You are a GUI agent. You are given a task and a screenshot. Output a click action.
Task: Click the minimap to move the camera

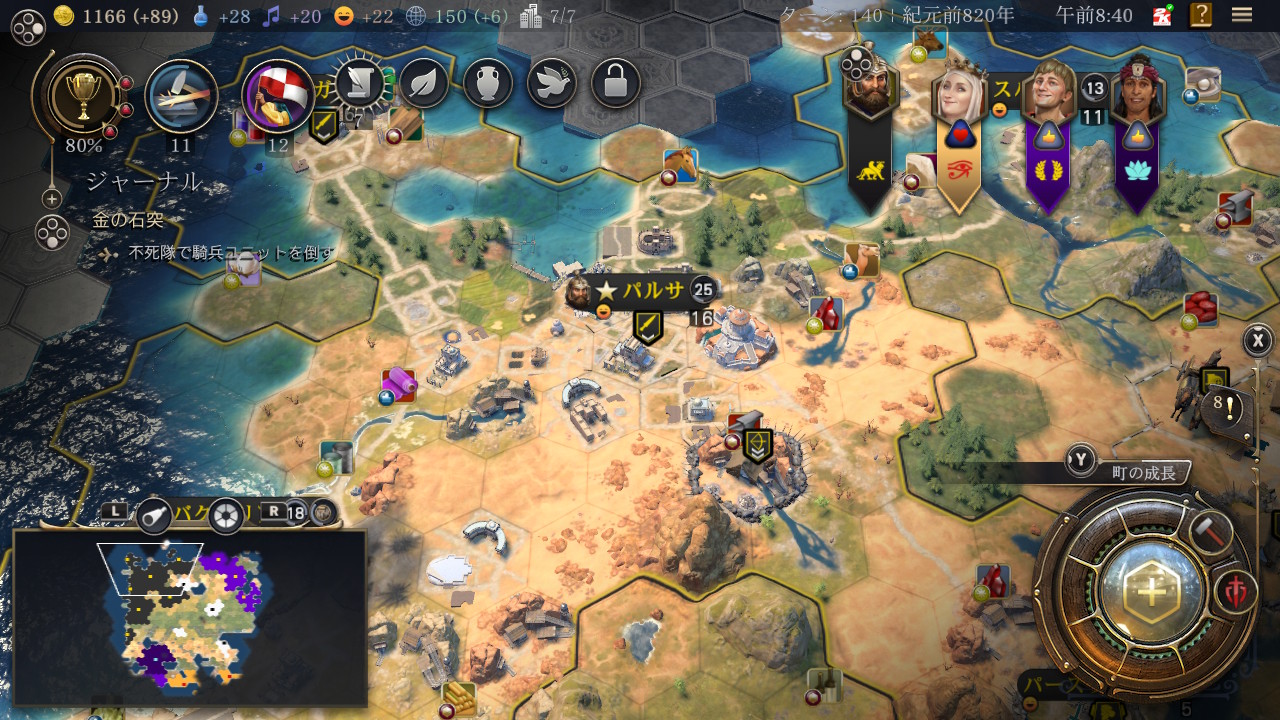pos(190,618)
